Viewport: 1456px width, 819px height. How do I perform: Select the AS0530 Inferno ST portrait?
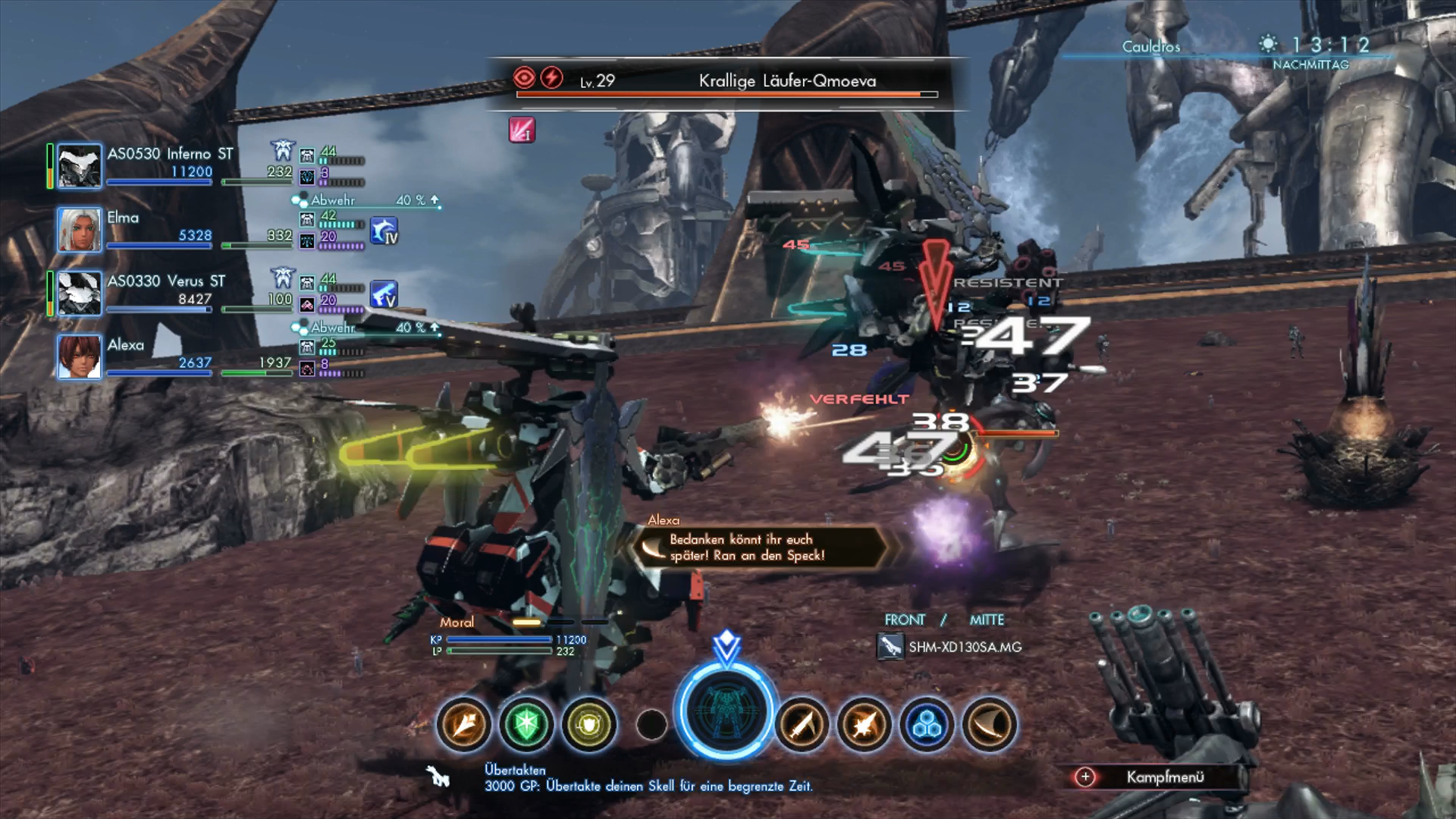(x=80, y=166)
